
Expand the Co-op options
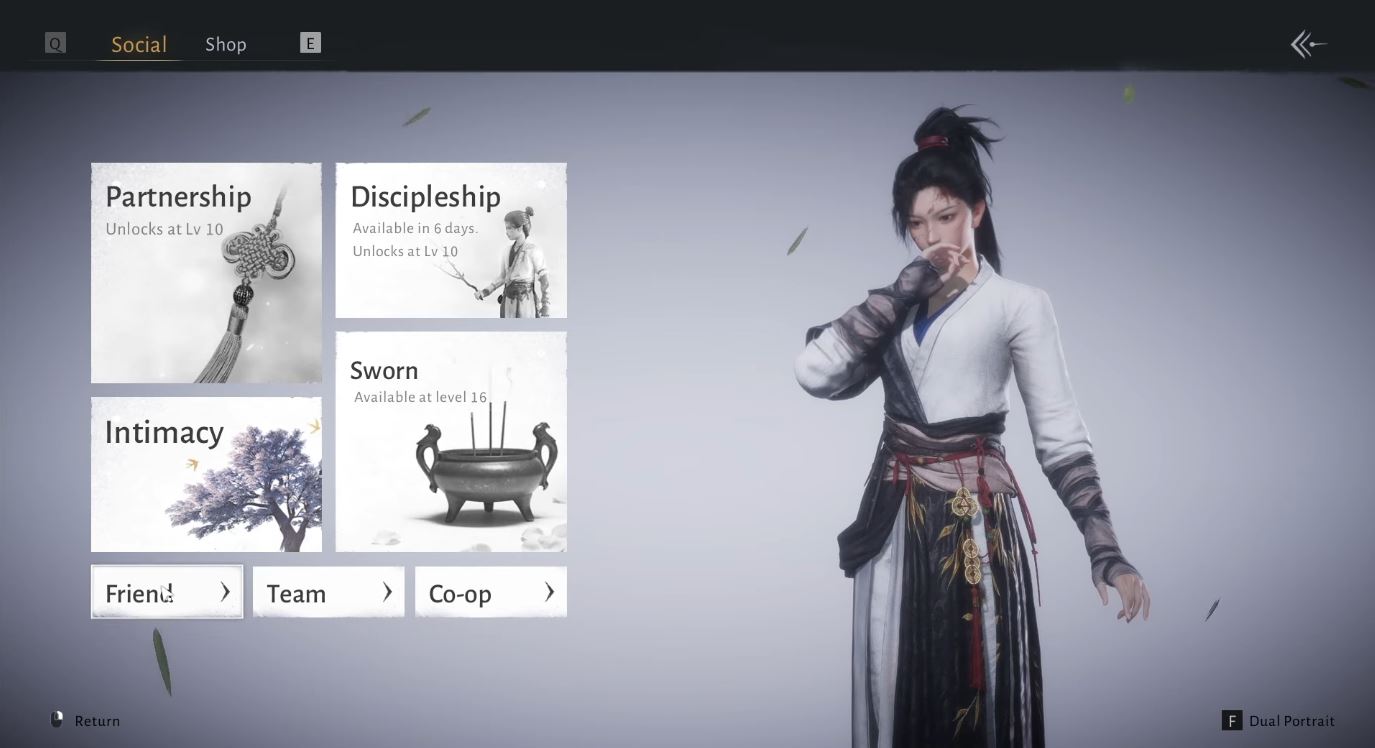pyautogui.click(x=490, y=592)
